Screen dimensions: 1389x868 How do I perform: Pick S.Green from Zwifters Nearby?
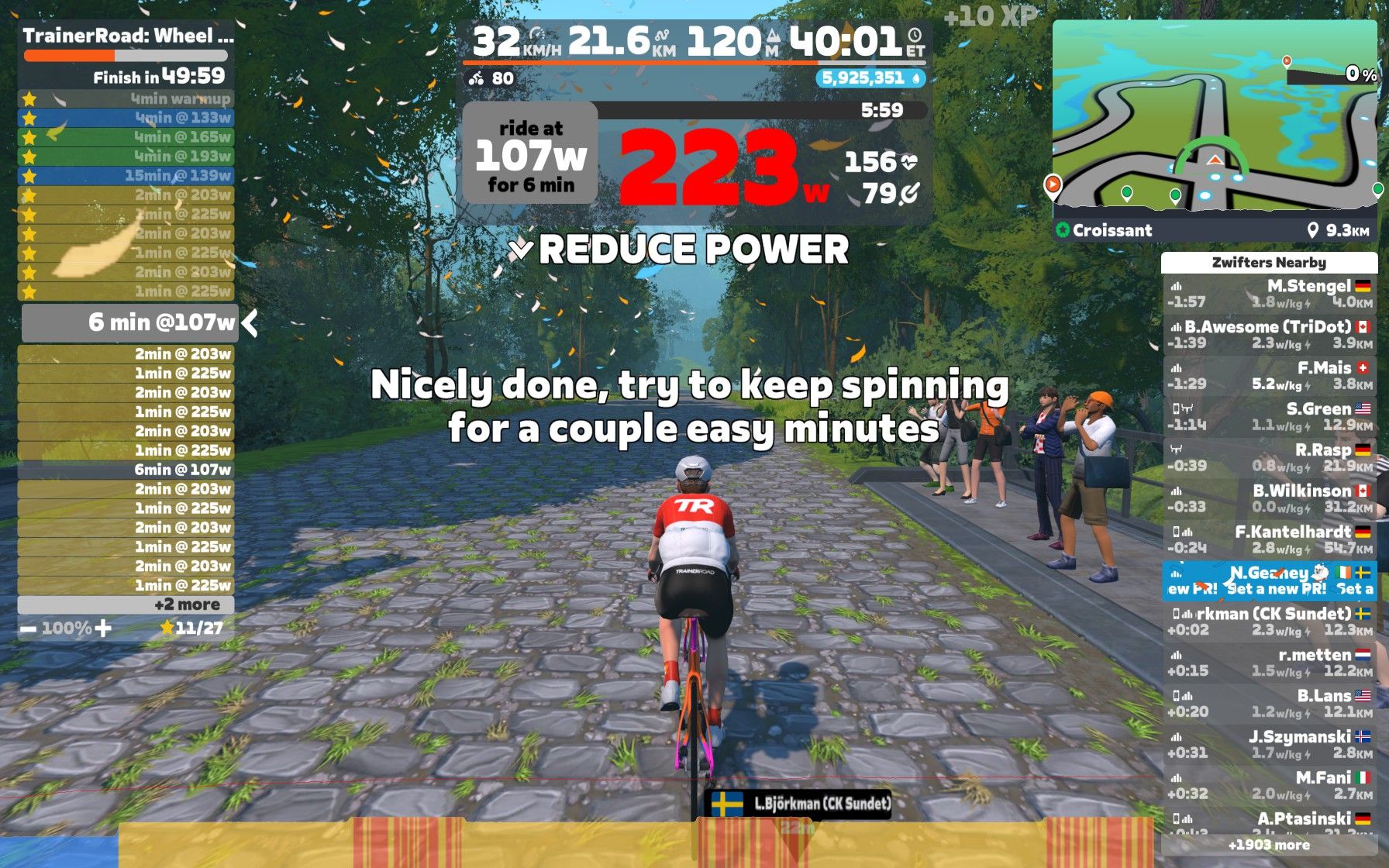click(1269, 417)
